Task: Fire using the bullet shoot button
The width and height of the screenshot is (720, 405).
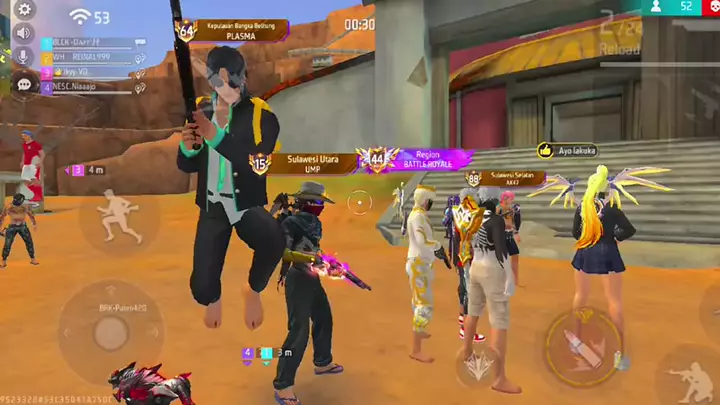Action: pos(584,347)
